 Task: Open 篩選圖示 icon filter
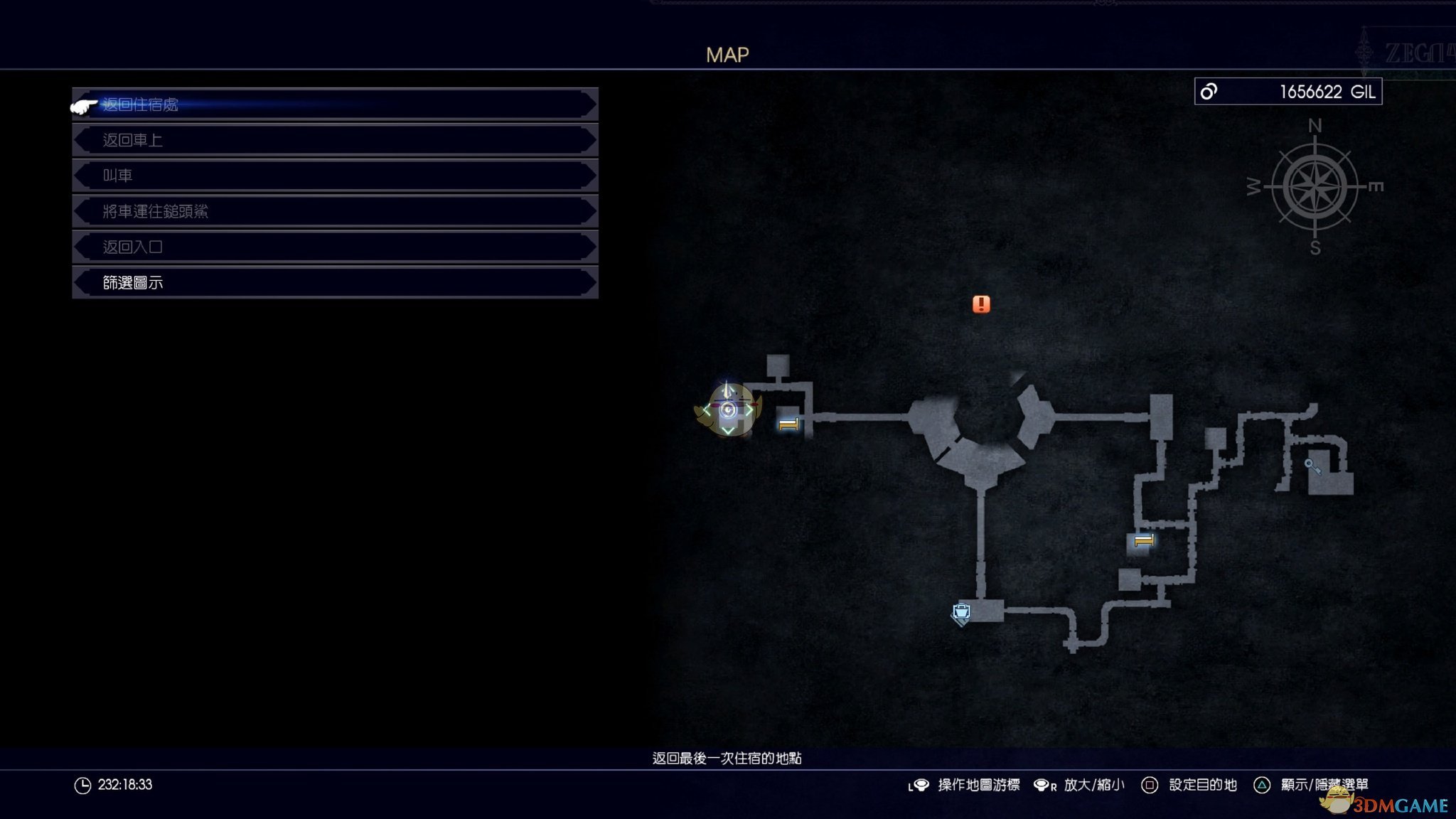[x=334, y=282]
